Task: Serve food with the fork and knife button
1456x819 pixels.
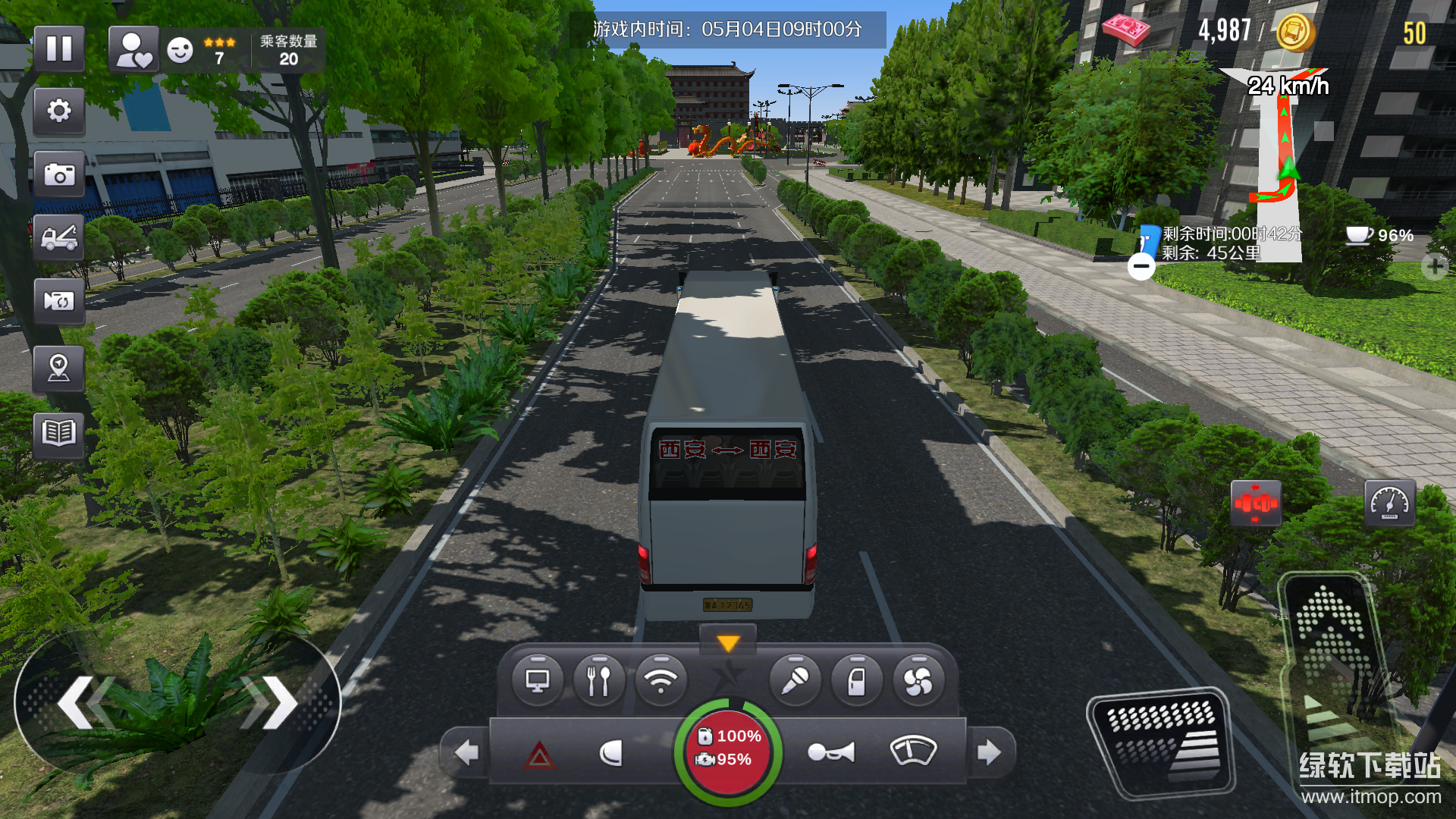Action: [x=599, y=680]
